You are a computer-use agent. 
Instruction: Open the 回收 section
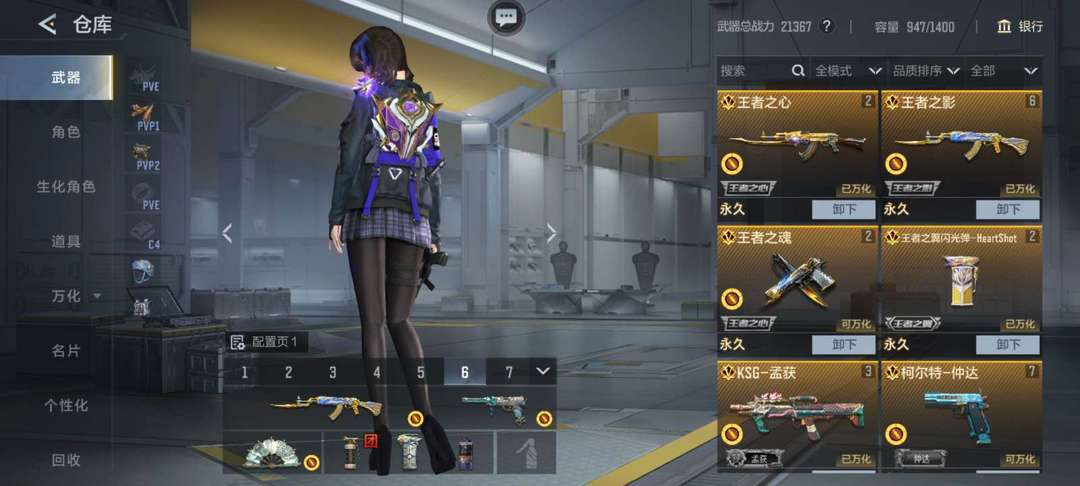pos(66,460)
